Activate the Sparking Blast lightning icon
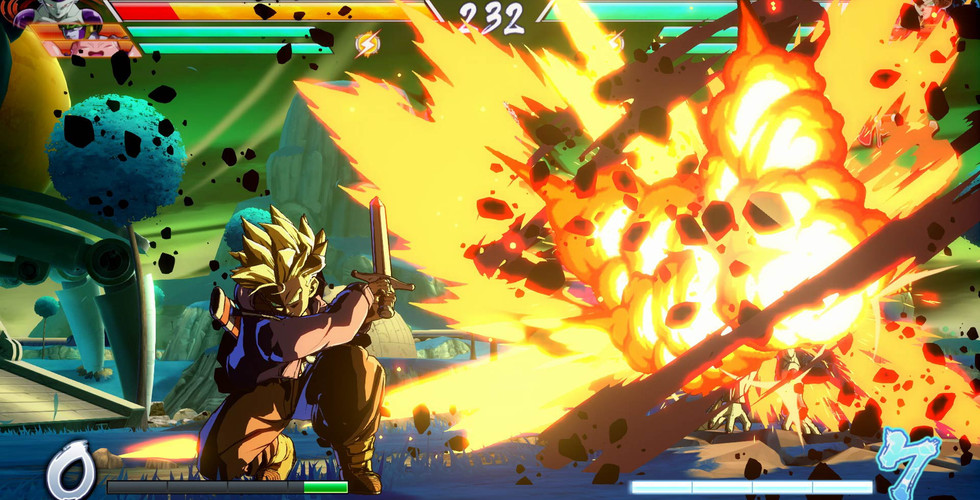 tap(367, 43)
